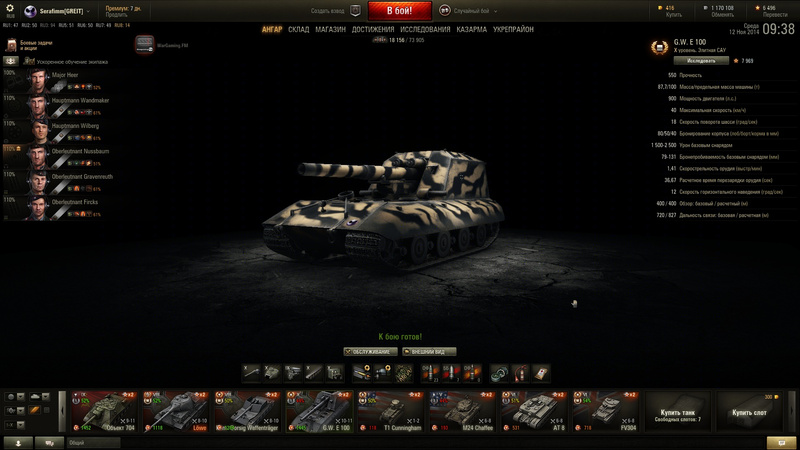Click the Купить слот button

click(x=749, y=412)
